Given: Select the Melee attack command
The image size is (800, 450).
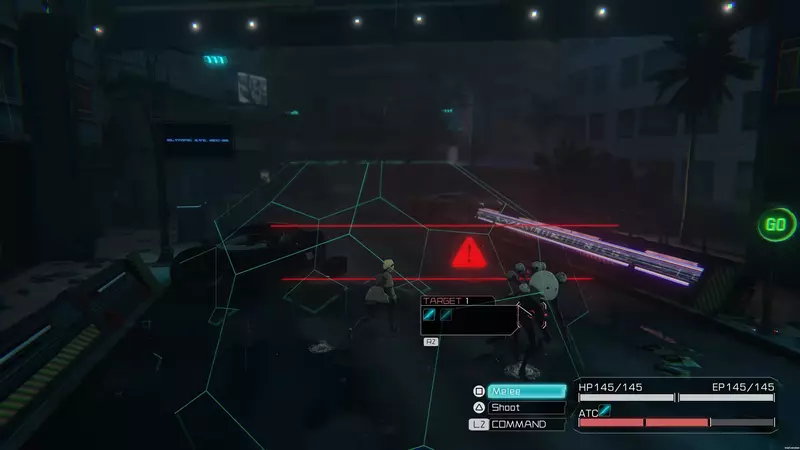Looking at the screenshot, I should tap(526, 391).
